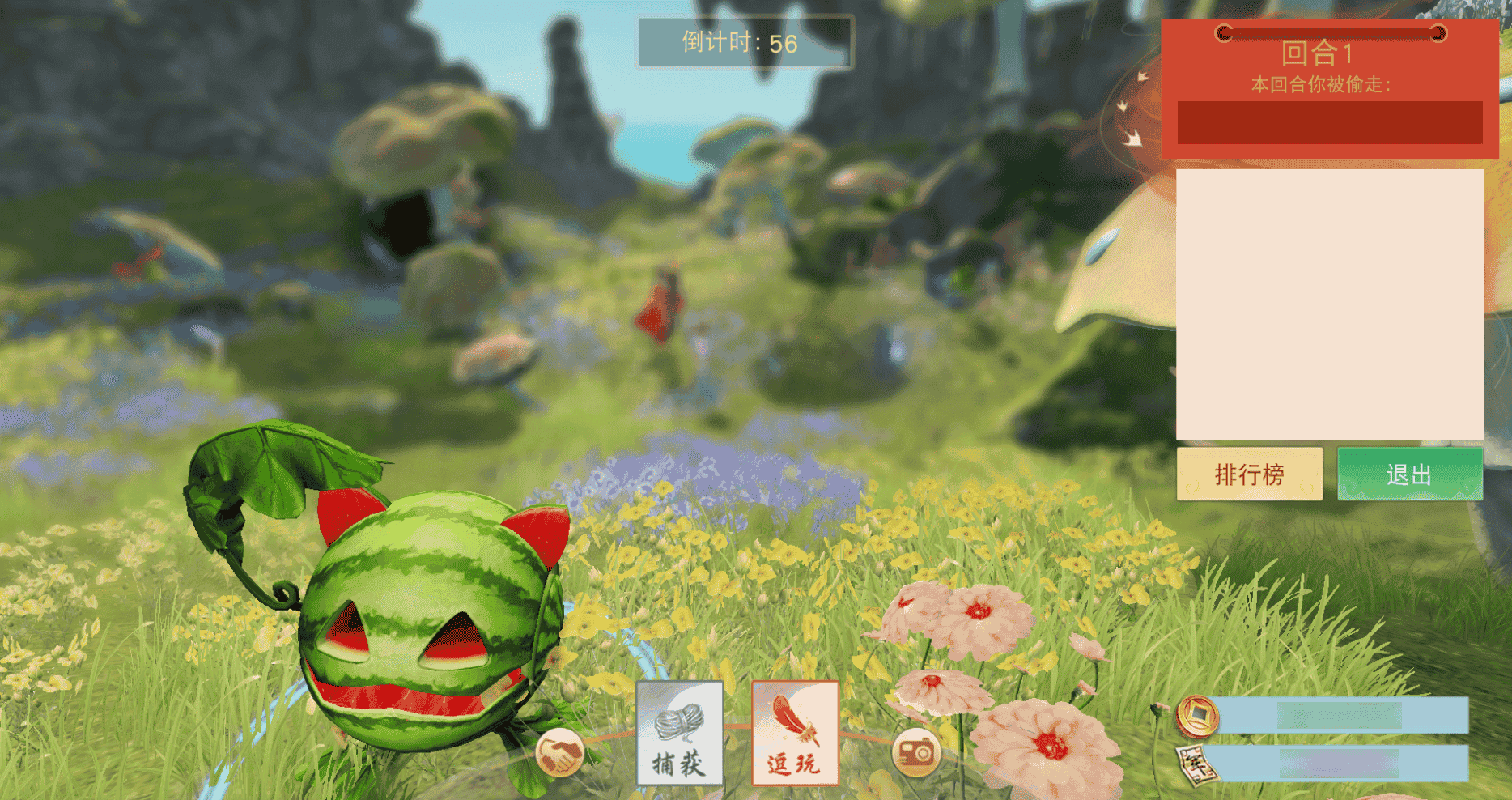Open the 排行榜 leaderboard
Viewport: 1512px width, 800px height.
coord(1249,474)
